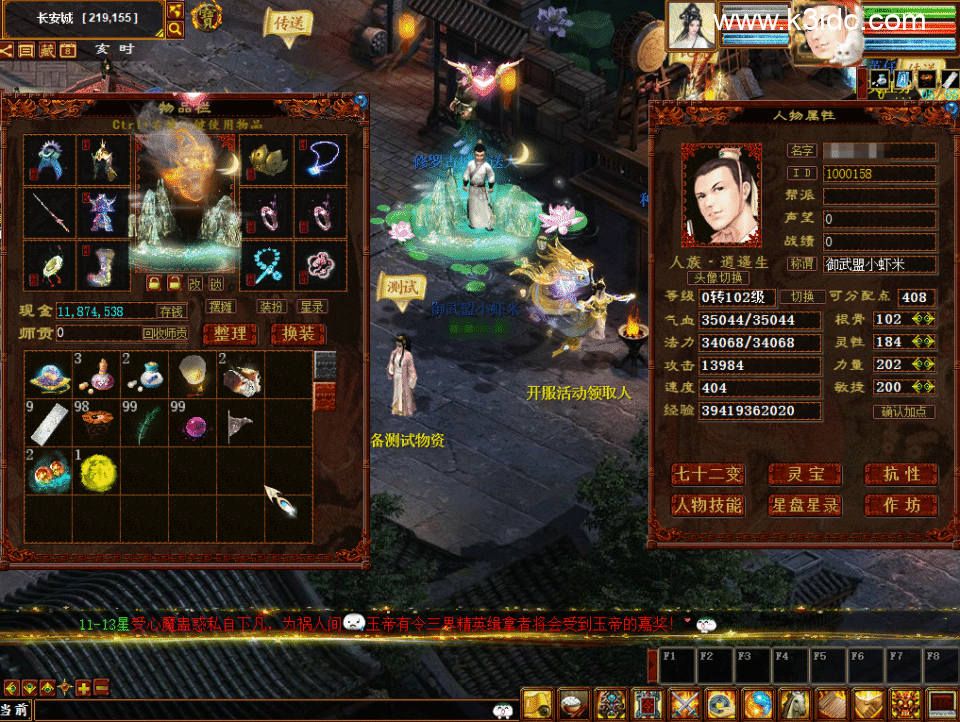The width and height of the screenshot is (960, 722).
Task: Click the 确认加点 confirm points button
Action: (905, 411)
